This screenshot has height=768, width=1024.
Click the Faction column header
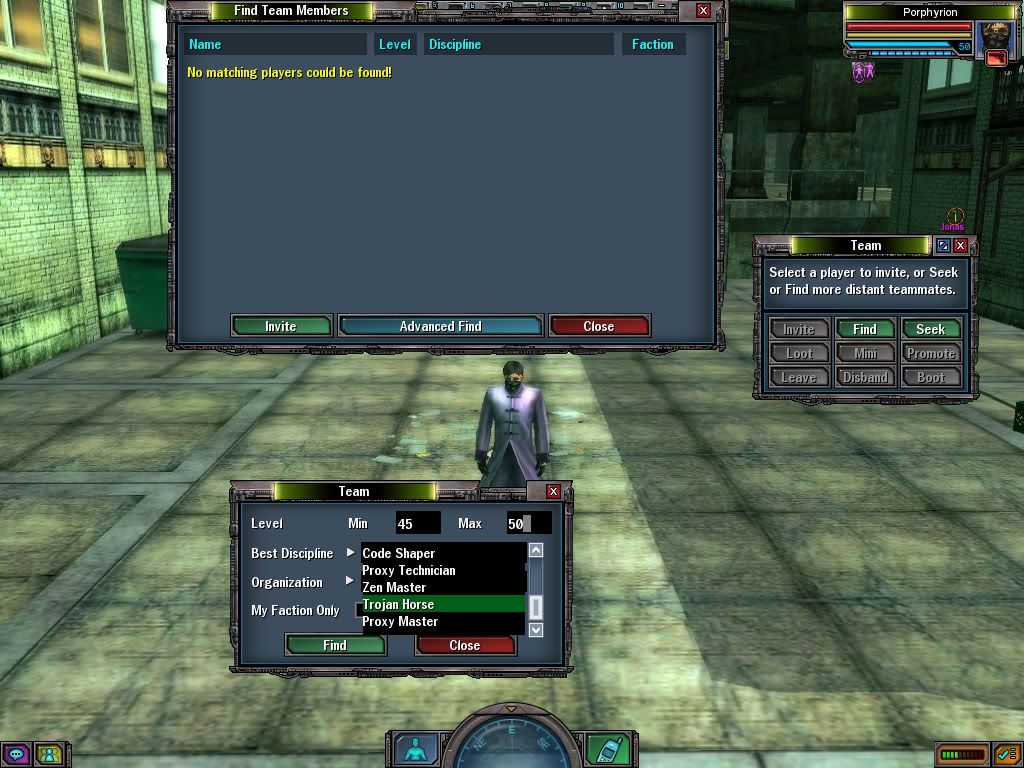tap(652, 44)
